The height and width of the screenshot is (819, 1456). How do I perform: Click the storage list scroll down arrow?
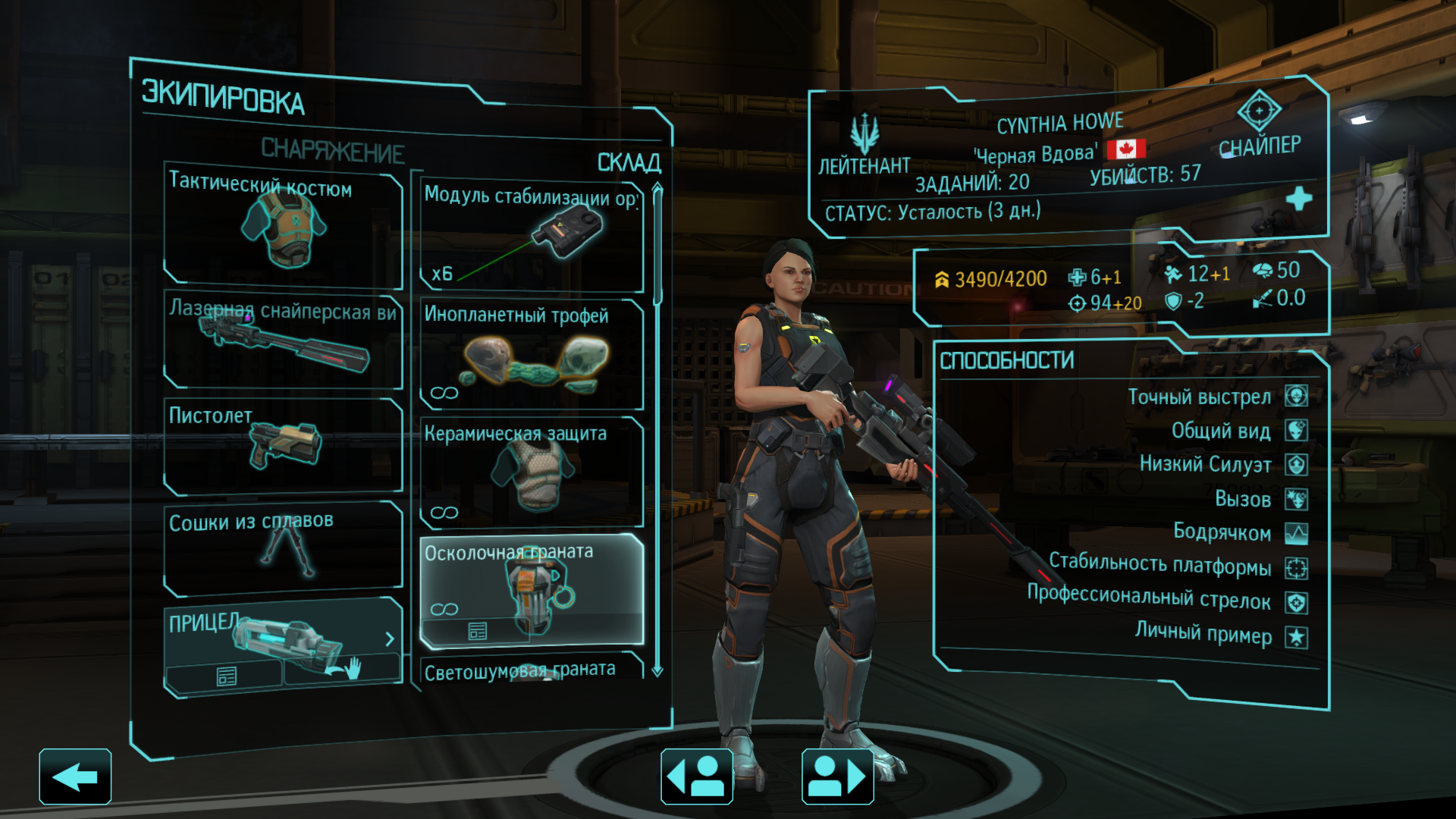(x=657, y=671)
